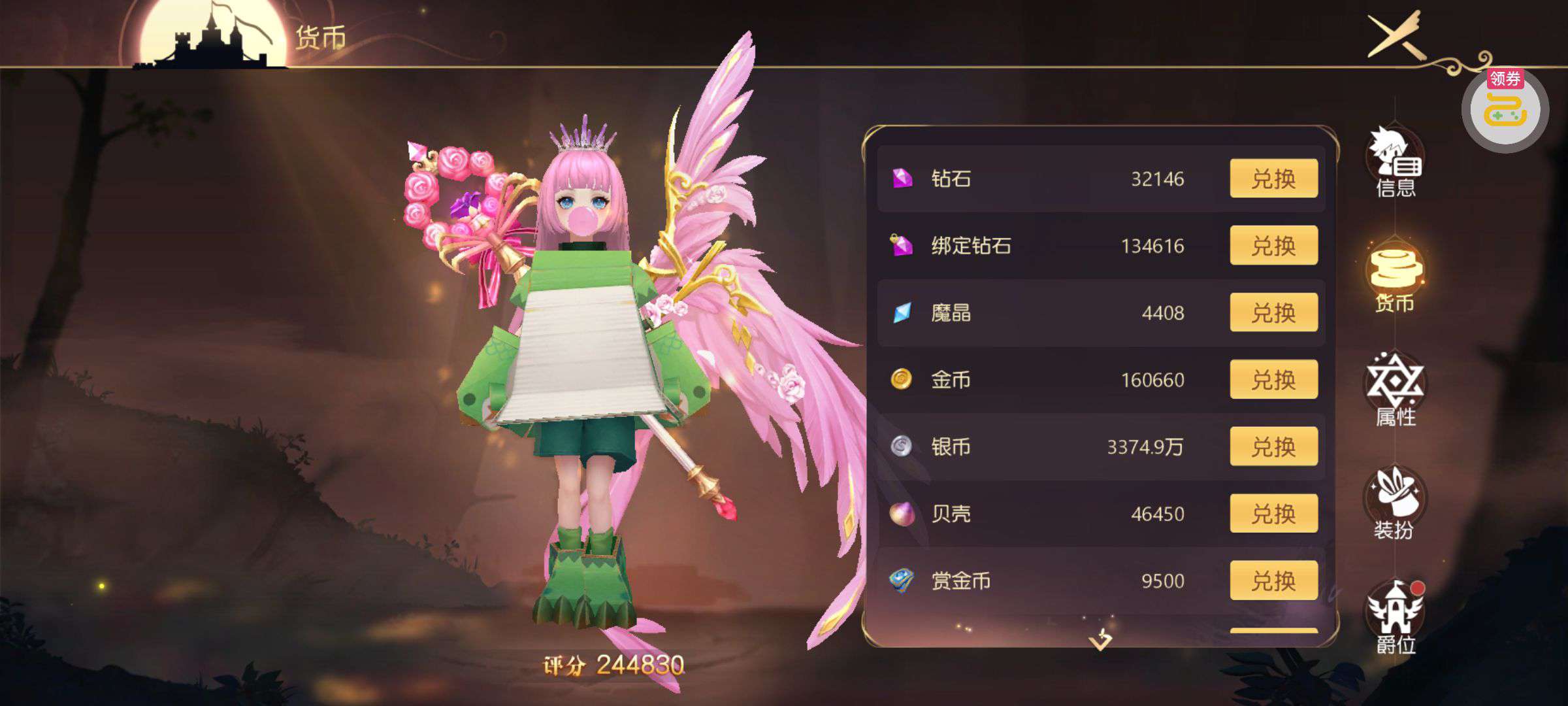Switch to the 信息 info tab

[1396, 163]
